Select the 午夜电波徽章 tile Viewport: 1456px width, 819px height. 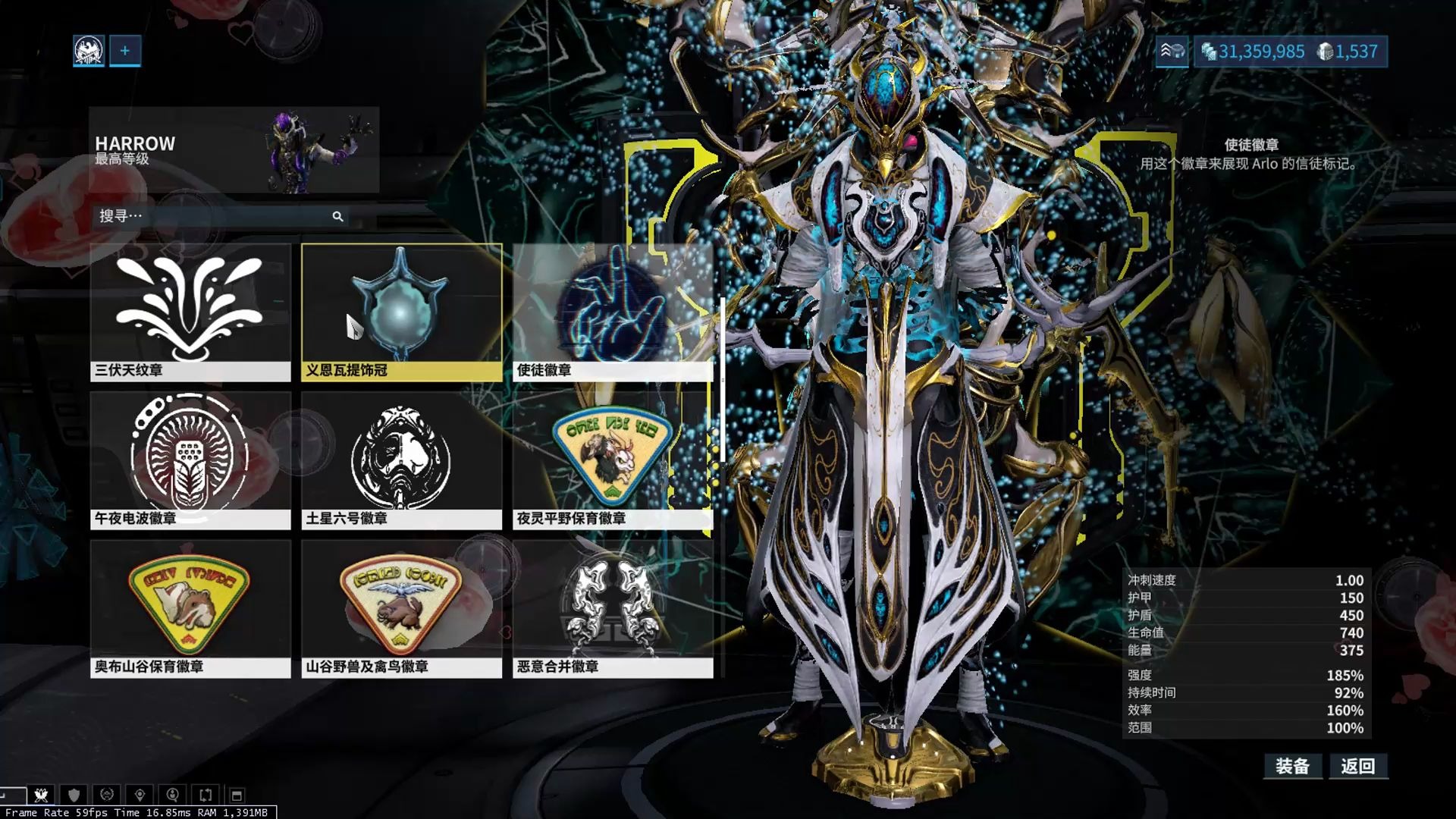(190, 460)
